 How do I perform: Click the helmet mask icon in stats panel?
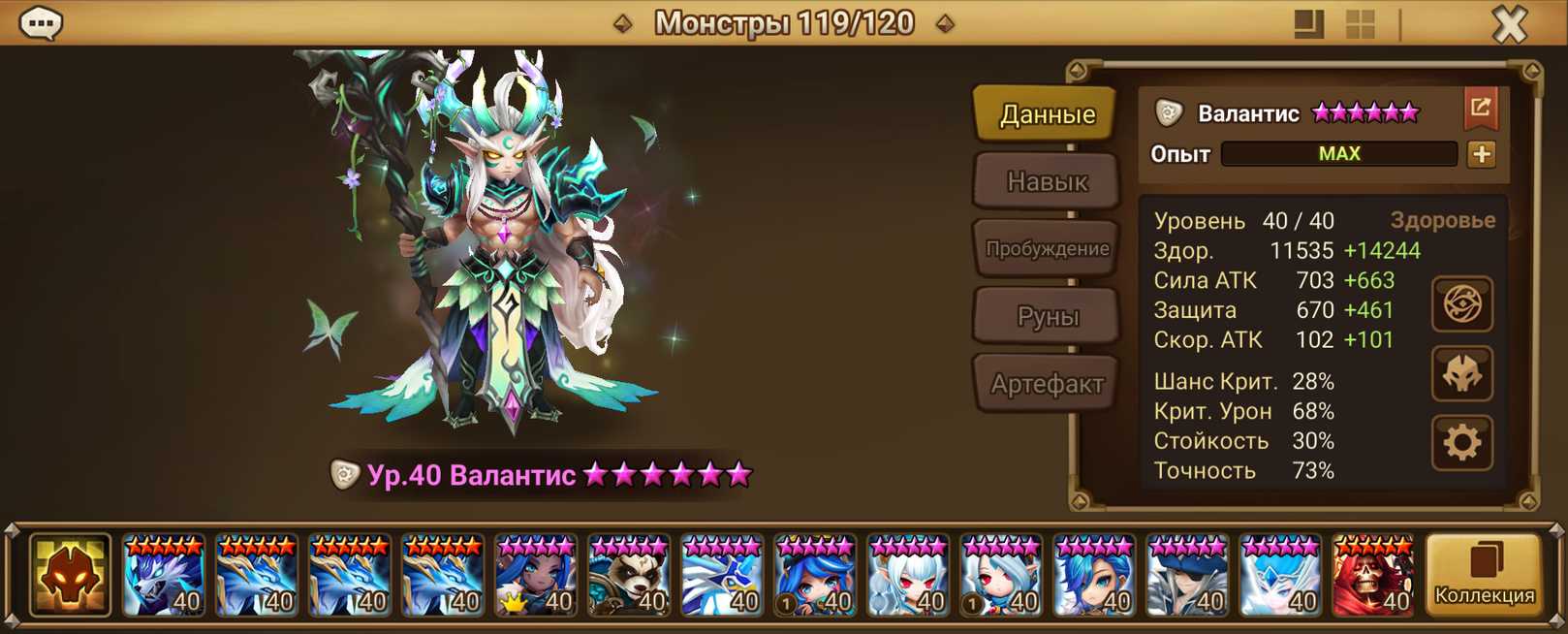(1461, 374)
